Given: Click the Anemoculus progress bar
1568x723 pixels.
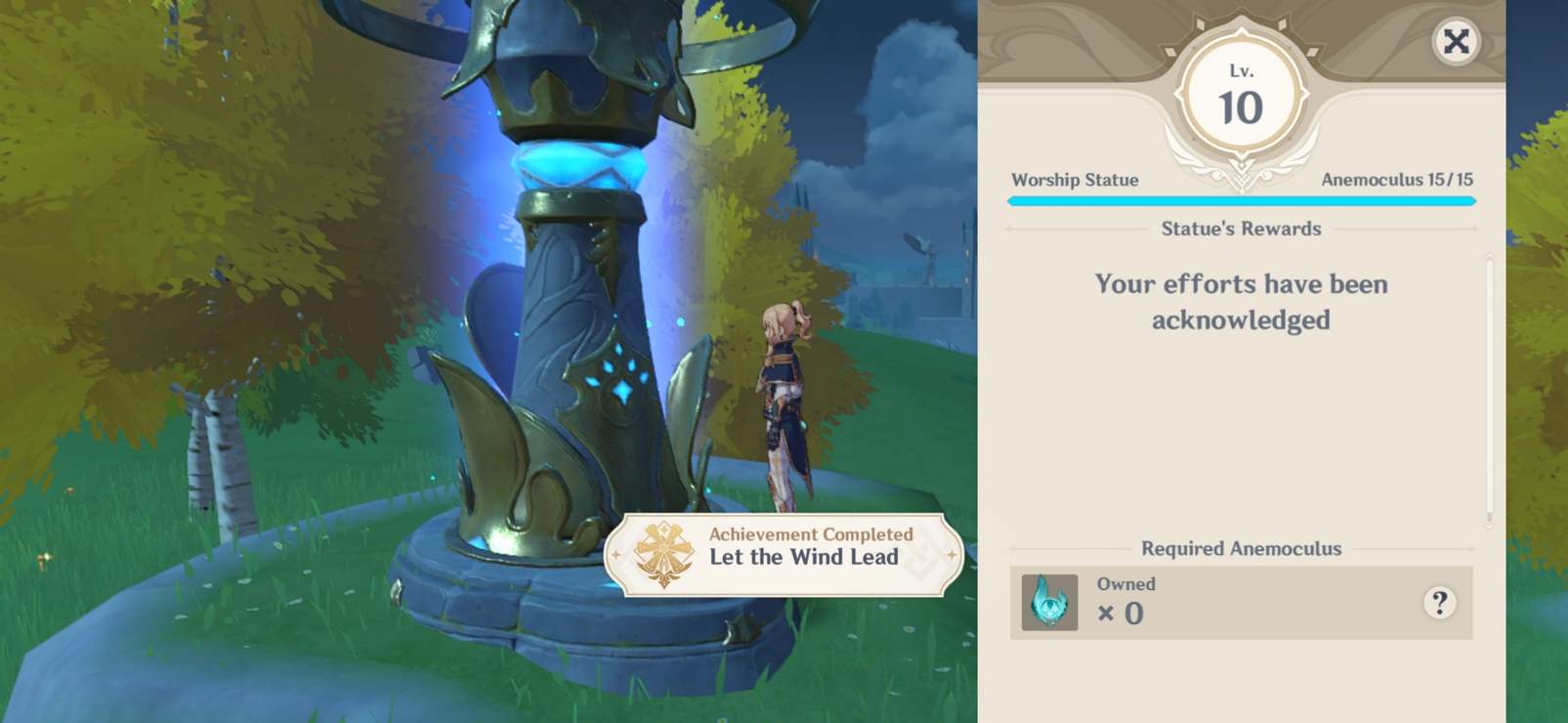Looking at the screenshot, I should [x=1241, y=200].
